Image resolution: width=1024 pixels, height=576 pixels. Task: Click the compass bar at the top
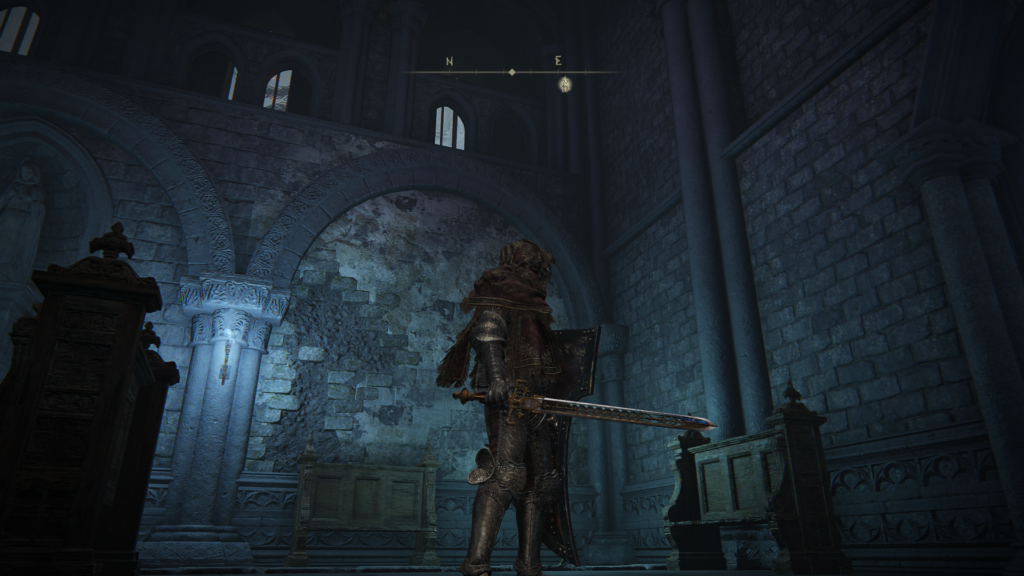tap(512, 72)
